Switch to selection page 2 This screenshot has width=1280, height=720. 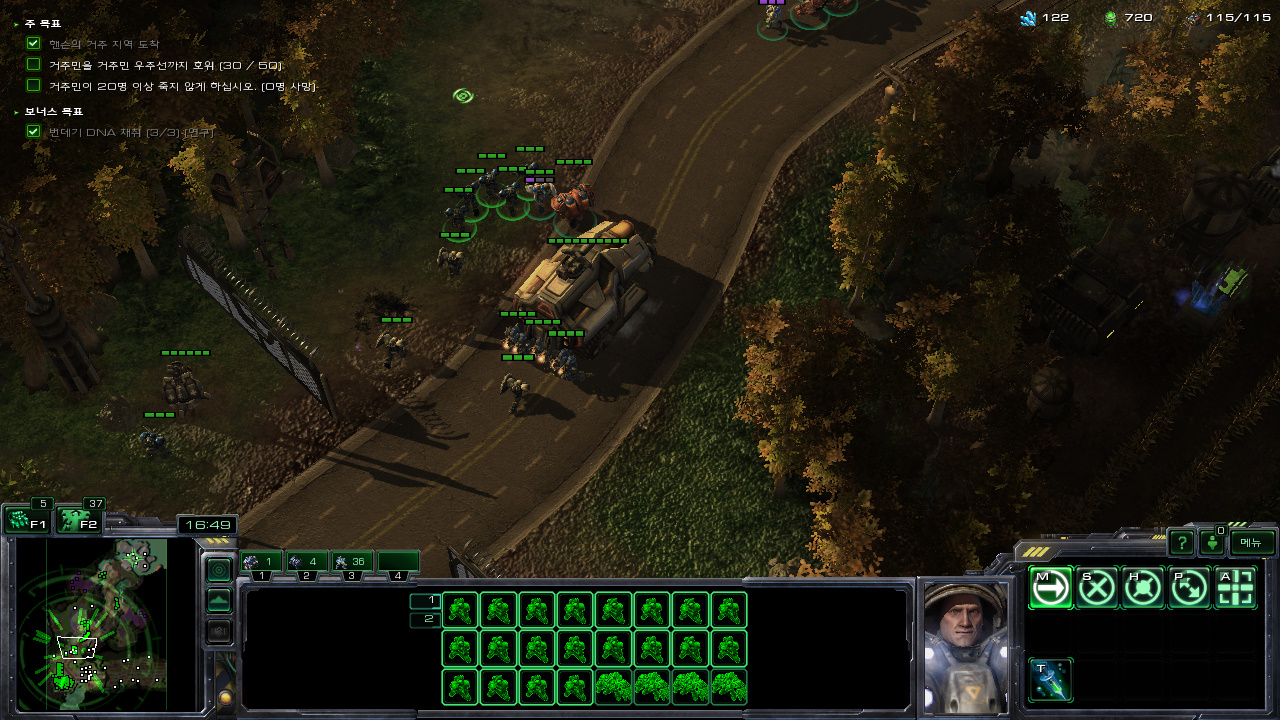tap(425, 620)
